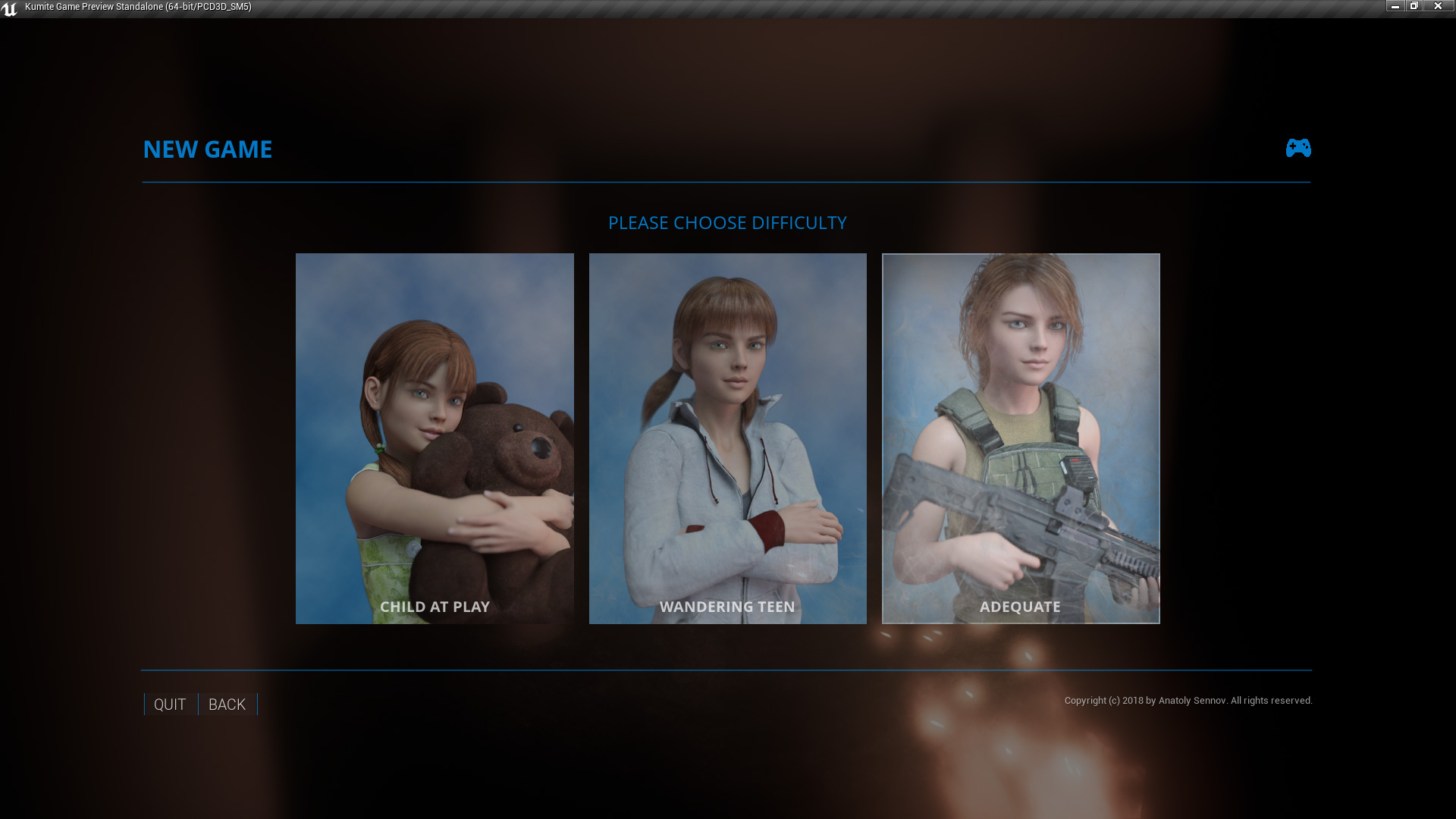Click the blue gamepad icon

click(x=1298, y=148)
